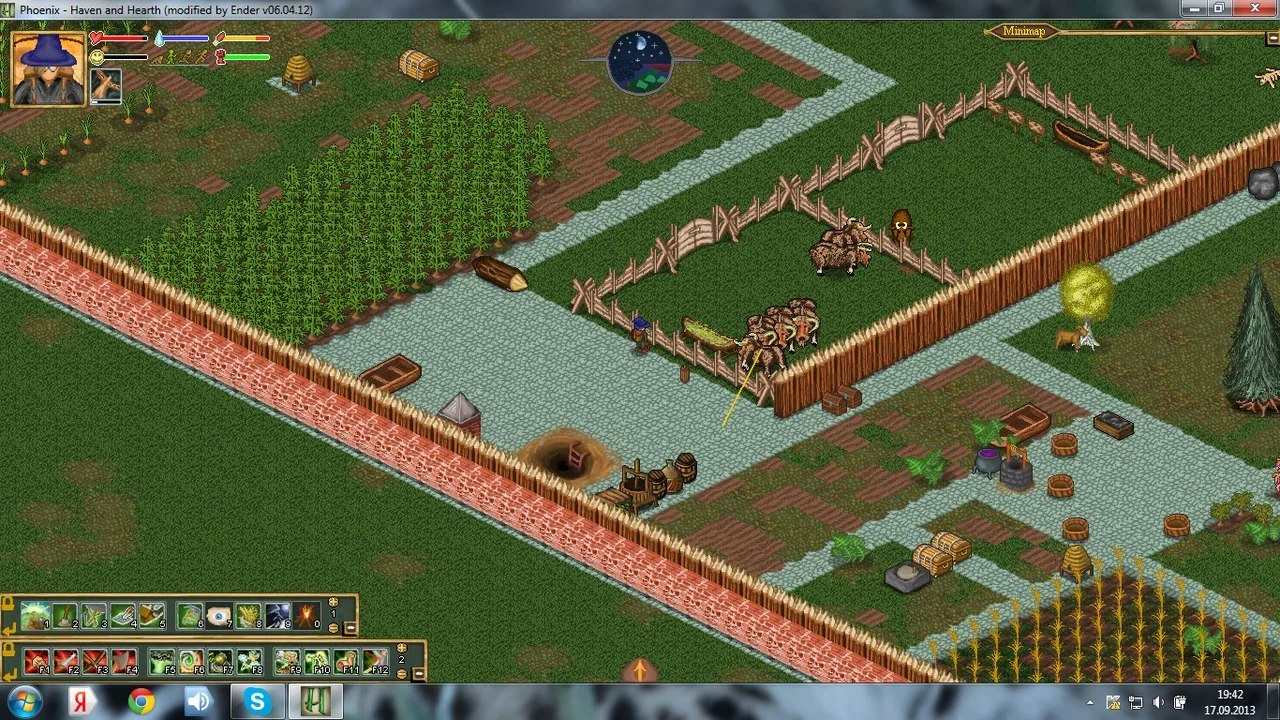
Task: Switch to crawl movement speed
Action: [158, 60]
